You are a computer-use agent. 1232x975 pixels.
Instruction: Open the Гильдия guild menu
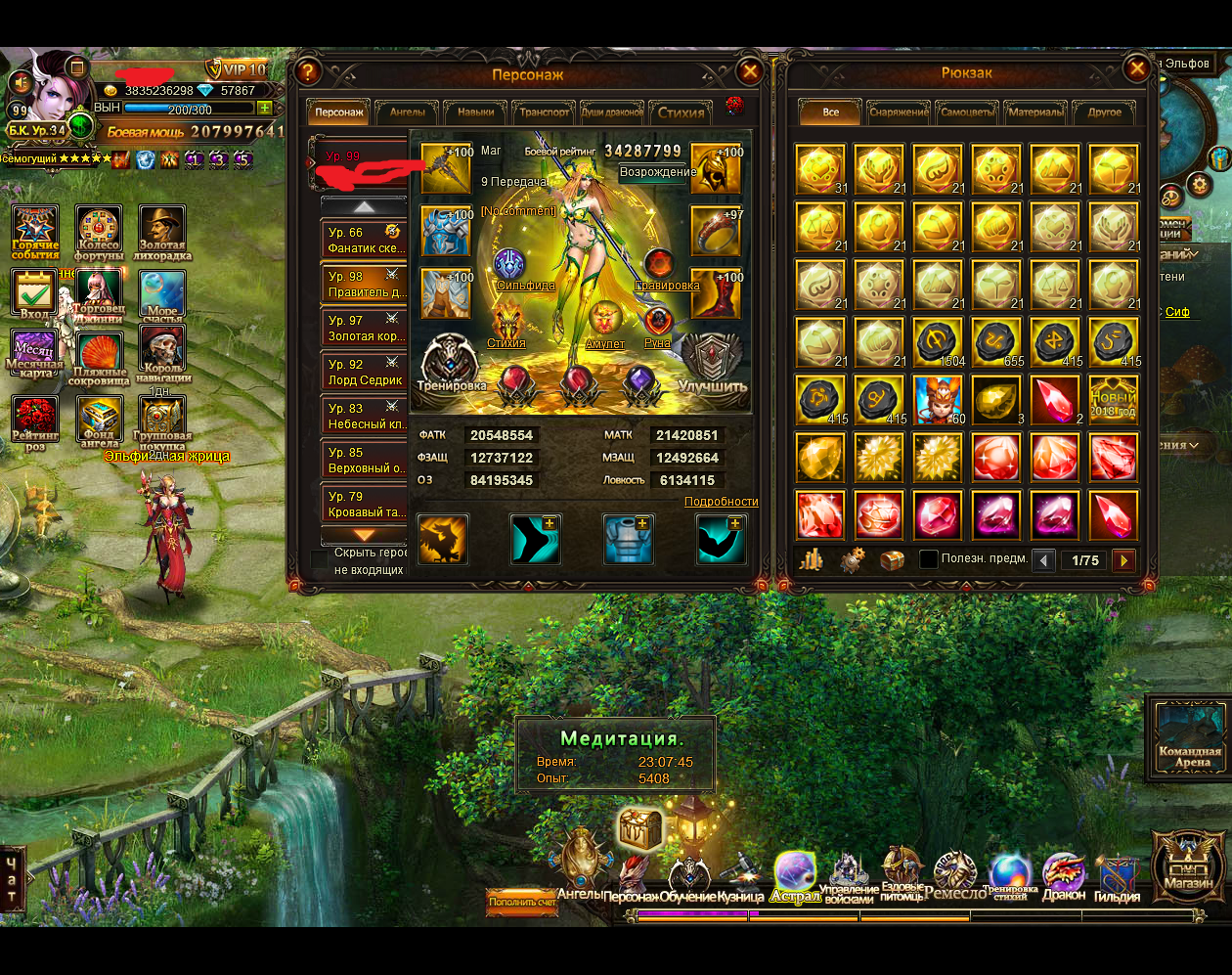(1117, 876)
